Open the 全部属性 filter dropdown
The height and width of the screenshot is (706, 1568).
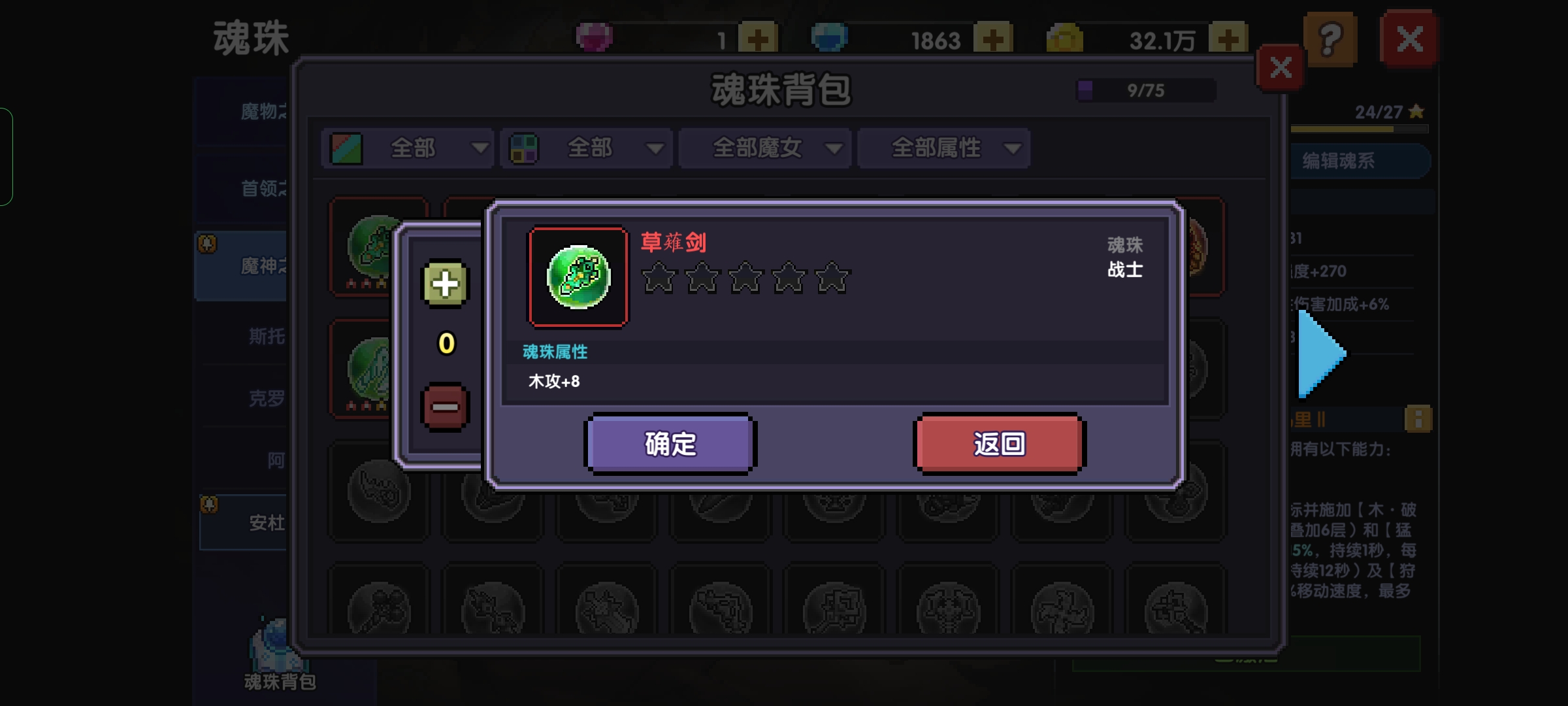pyautogui.click(x=943, y=148)
